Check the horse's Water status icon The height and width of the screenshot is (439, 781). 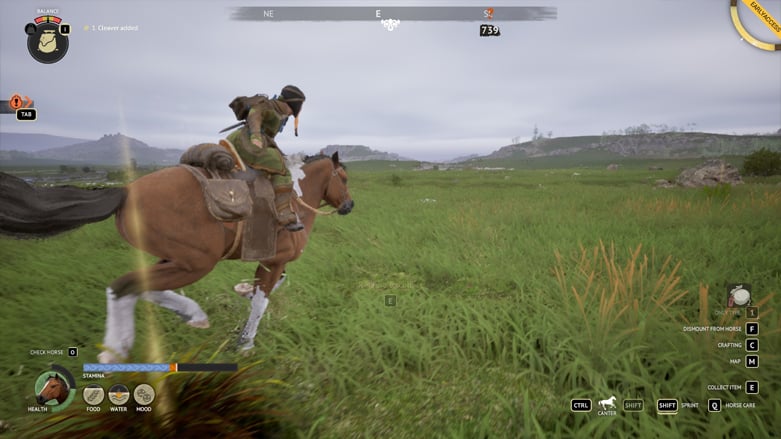119,394
